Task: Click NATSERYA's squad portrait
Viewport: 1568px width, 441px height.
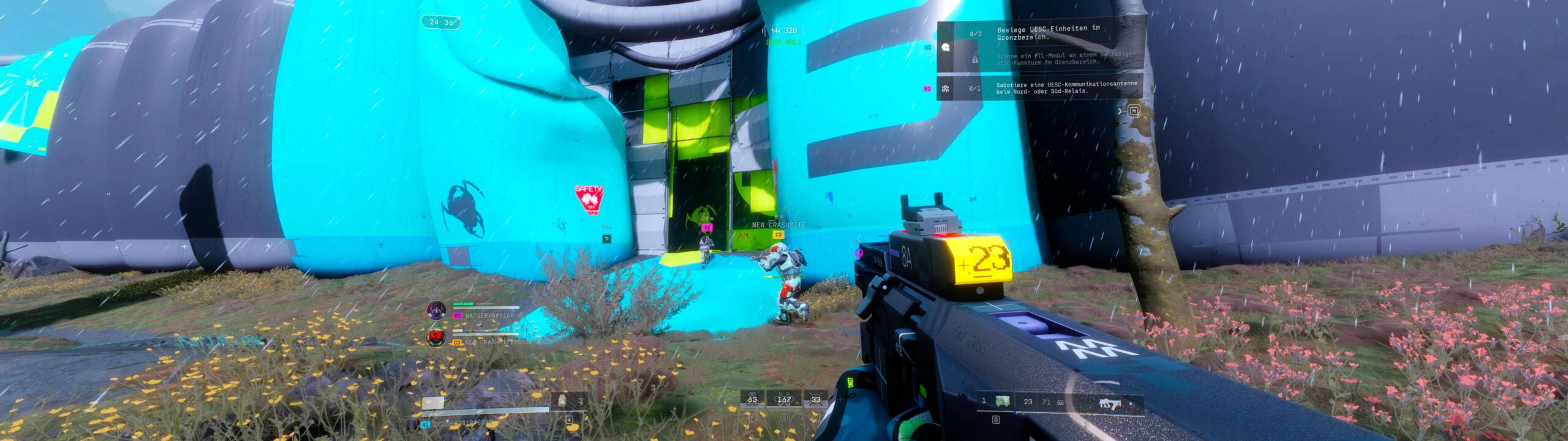Action: [x=437, y=310]
